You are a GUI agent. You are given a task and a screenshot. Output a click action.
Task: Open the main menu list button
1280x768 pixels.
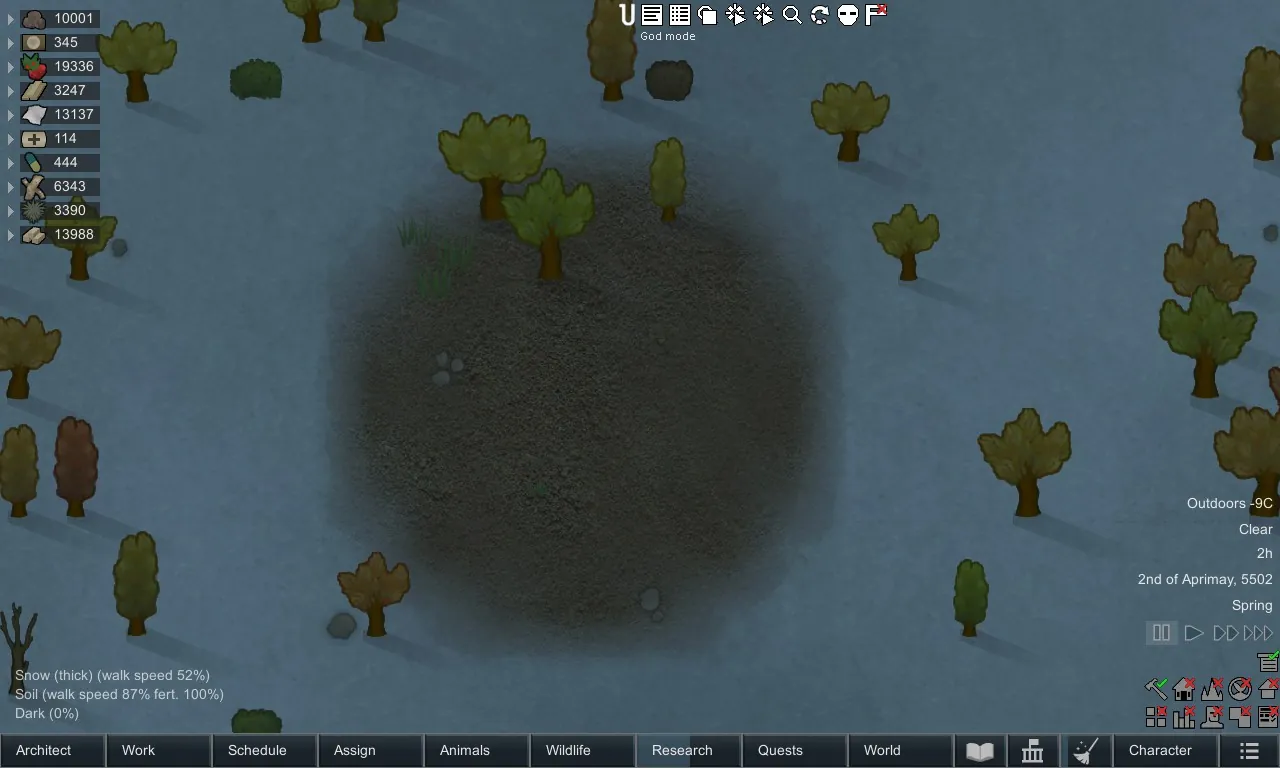coord(1249,750)
